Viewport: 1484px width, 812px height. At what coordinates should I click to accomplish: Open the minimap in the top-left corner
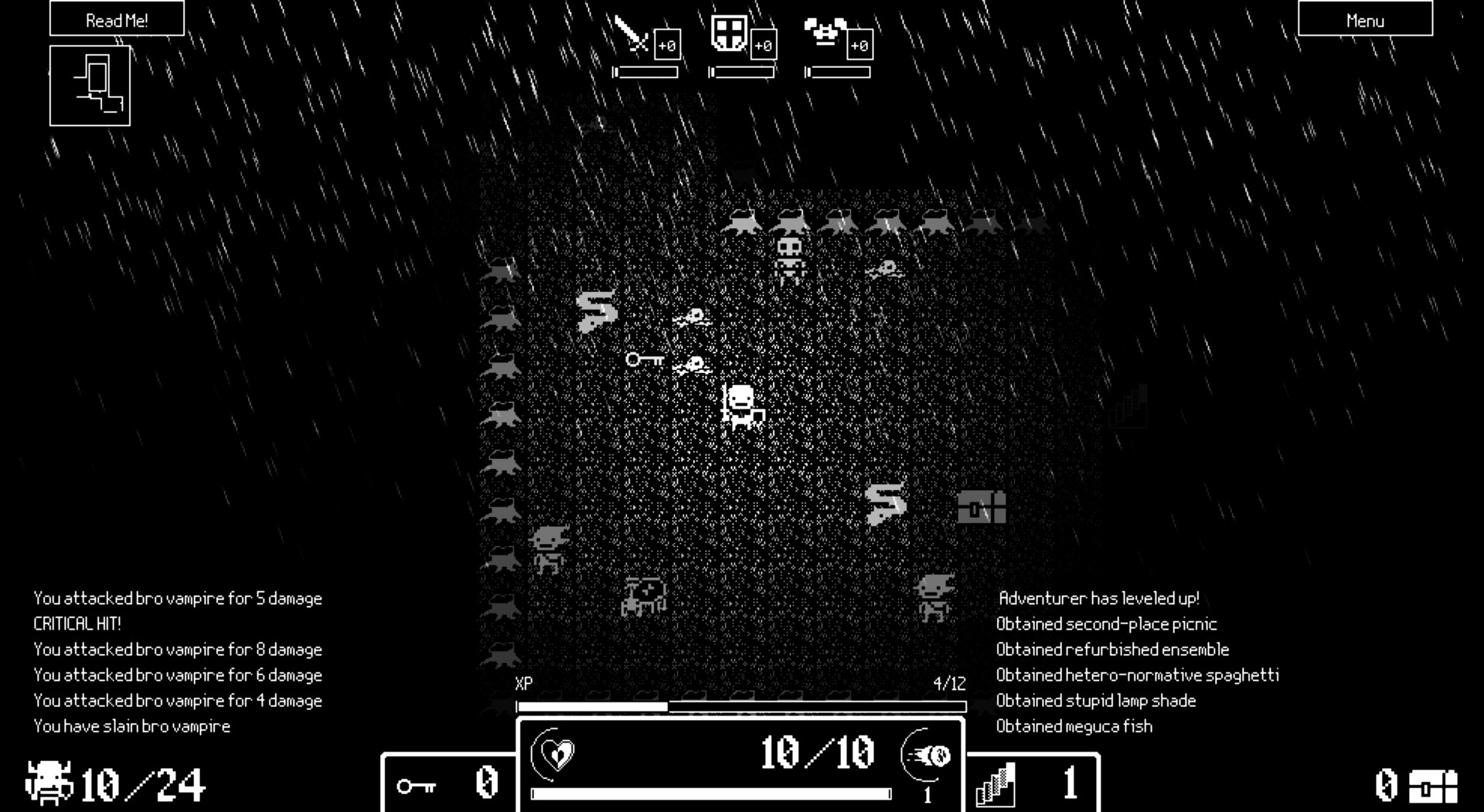90,85
